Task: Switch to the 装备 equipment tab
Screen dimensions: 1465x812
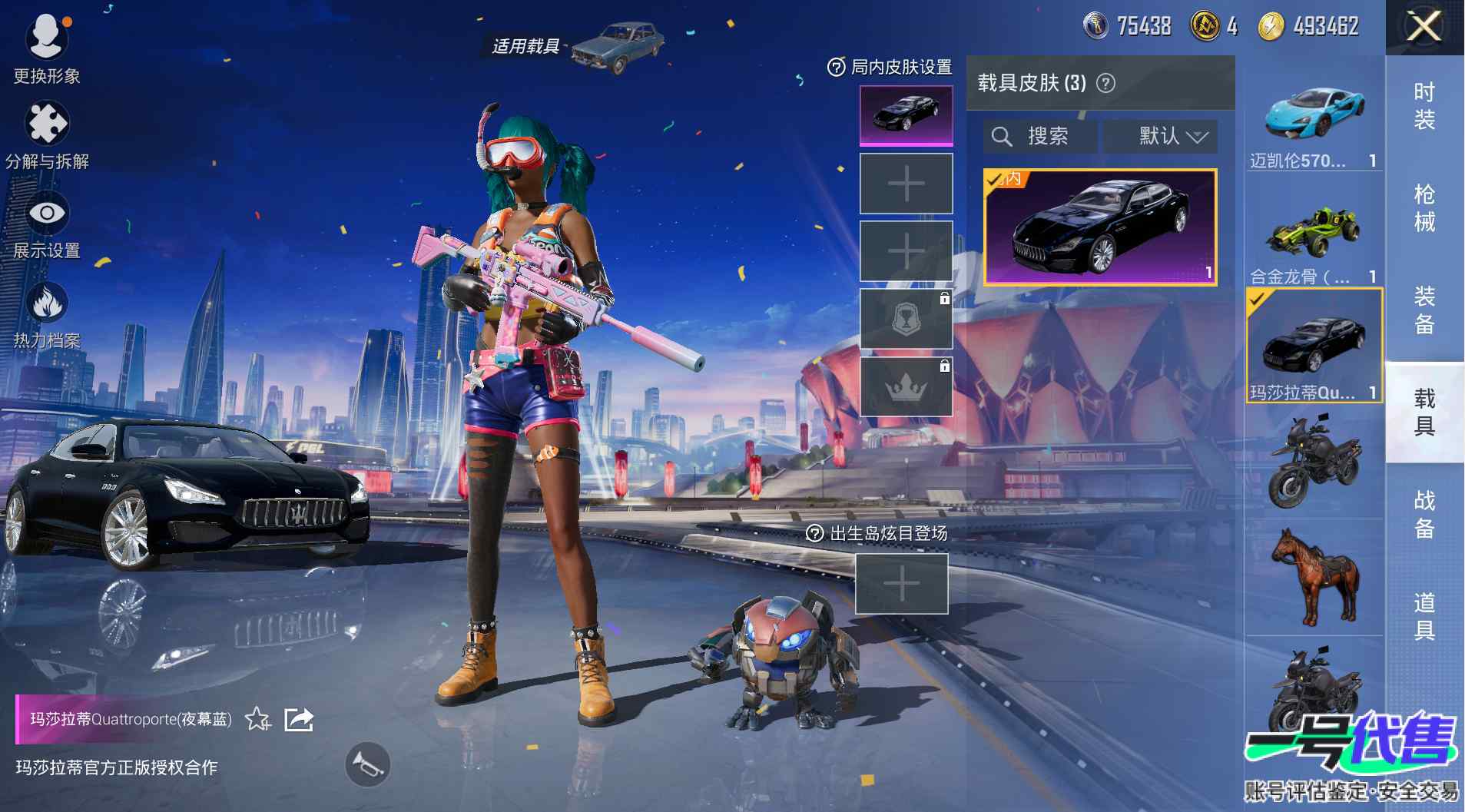Action: tap(1424, 310)
